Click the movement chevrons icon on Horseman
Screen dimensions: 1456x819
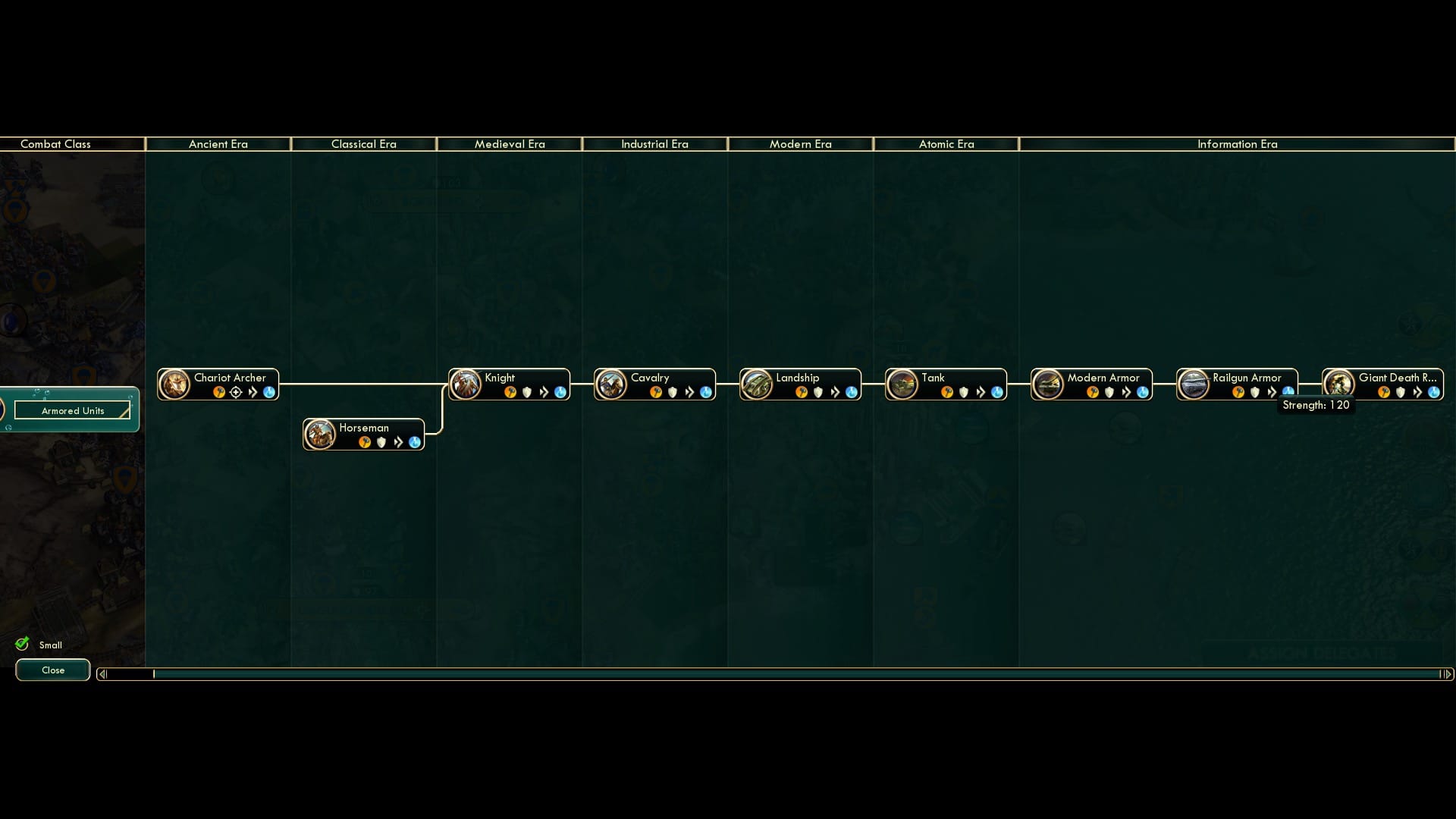[x=397, y=442]
